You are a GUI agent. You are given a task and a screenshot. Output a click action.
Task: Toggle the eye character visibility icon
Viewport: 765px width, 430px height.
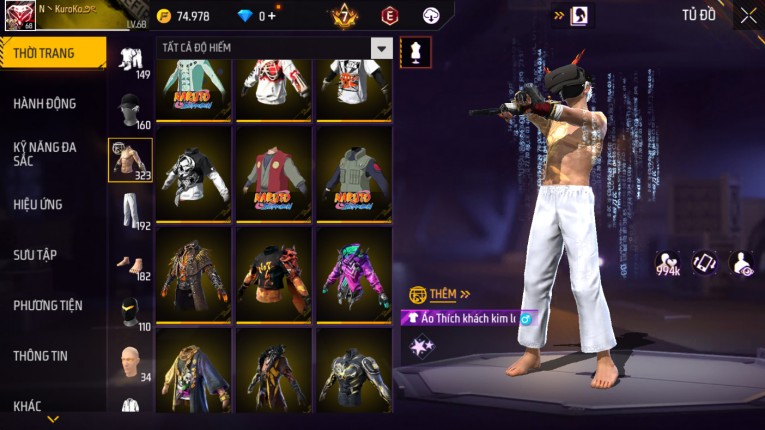pos(741,262)
